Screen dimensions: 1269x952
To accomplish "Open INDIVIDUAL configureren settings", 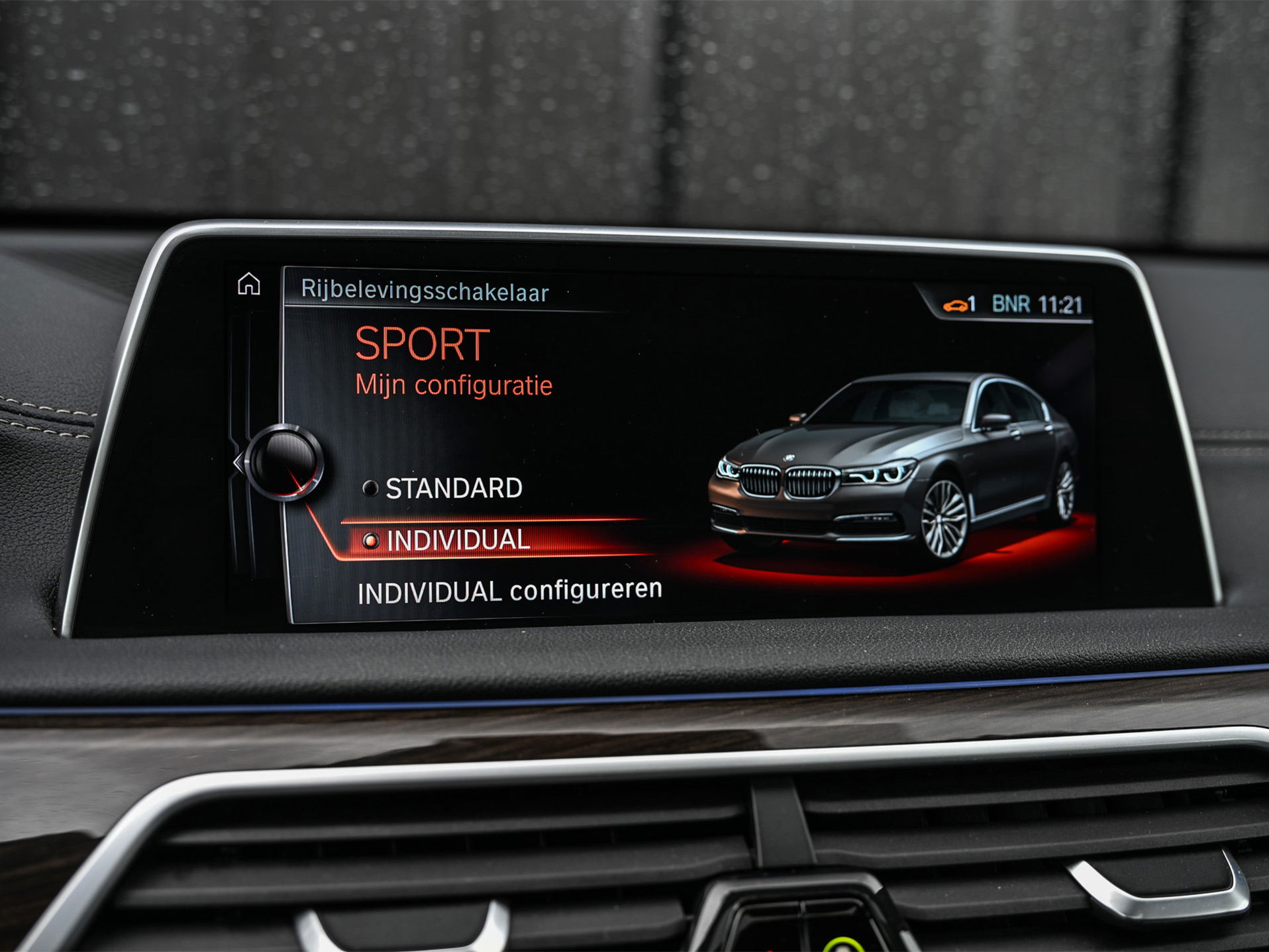I will (x=509, y=591).
